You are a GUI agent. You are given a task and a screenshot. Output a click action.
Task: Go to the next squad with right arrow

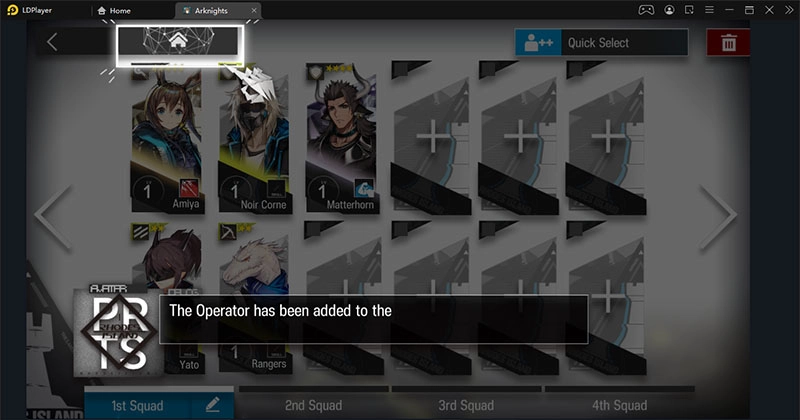(x=718, y=214)
